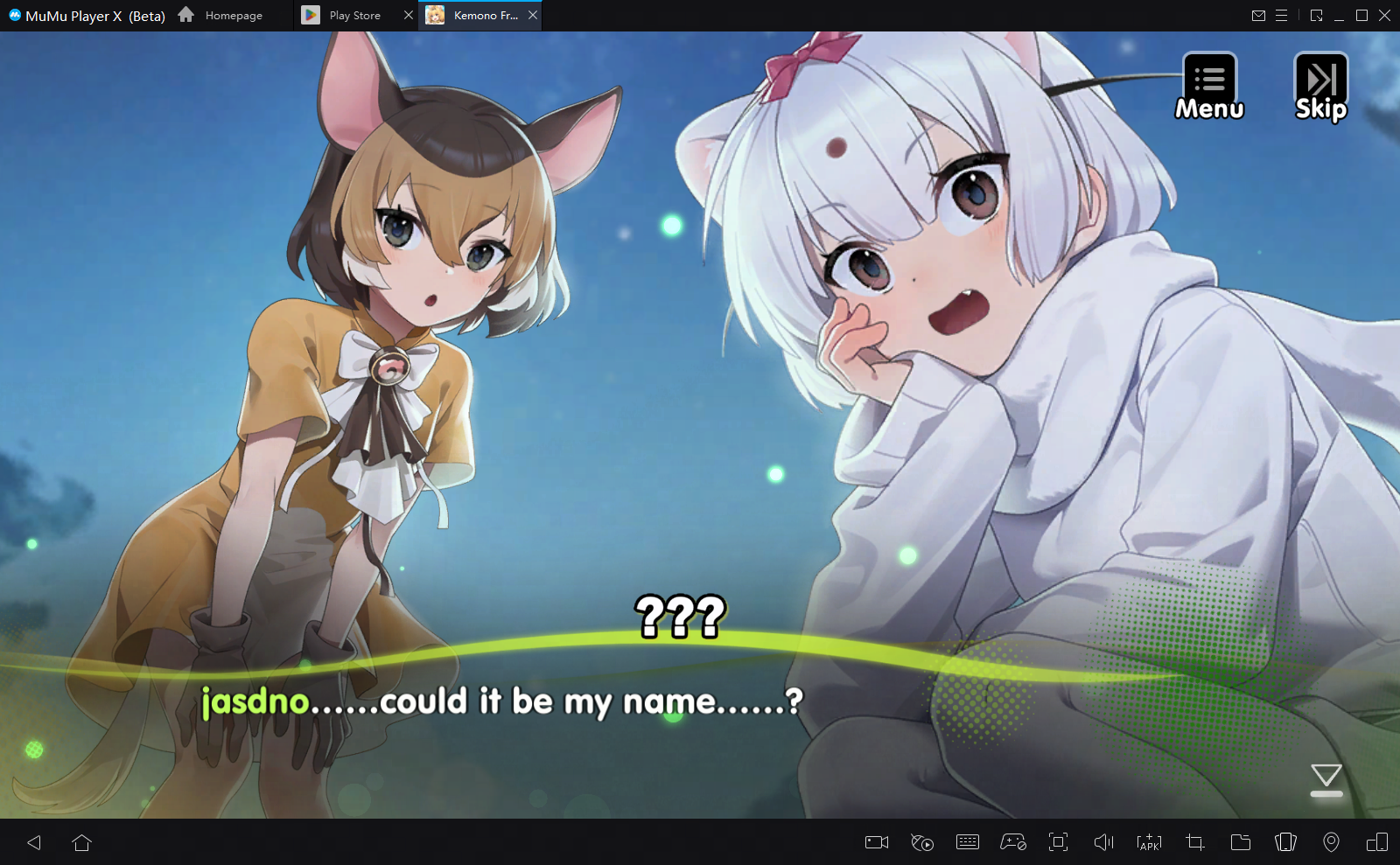
Task: Open keyboard mapping settings
Action: coord(968,842)
